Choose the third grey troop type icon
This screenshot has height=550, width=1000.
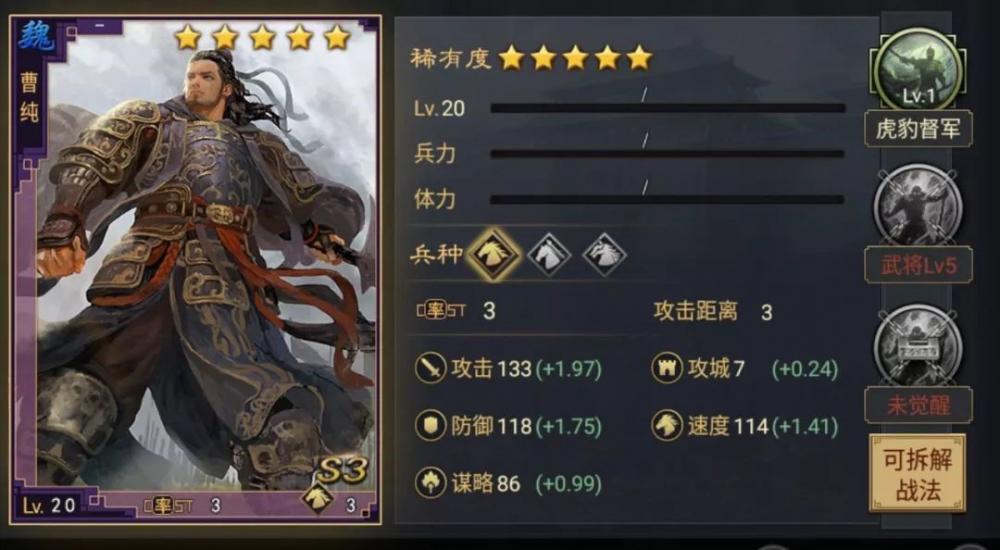click(x=603, y=254)
